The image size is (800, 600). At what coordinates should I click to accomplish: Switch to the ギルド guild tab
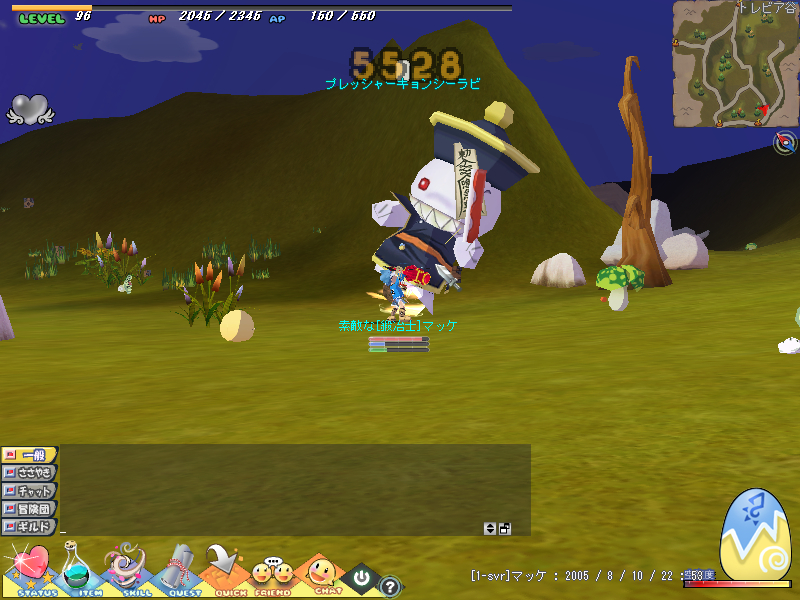30,527
